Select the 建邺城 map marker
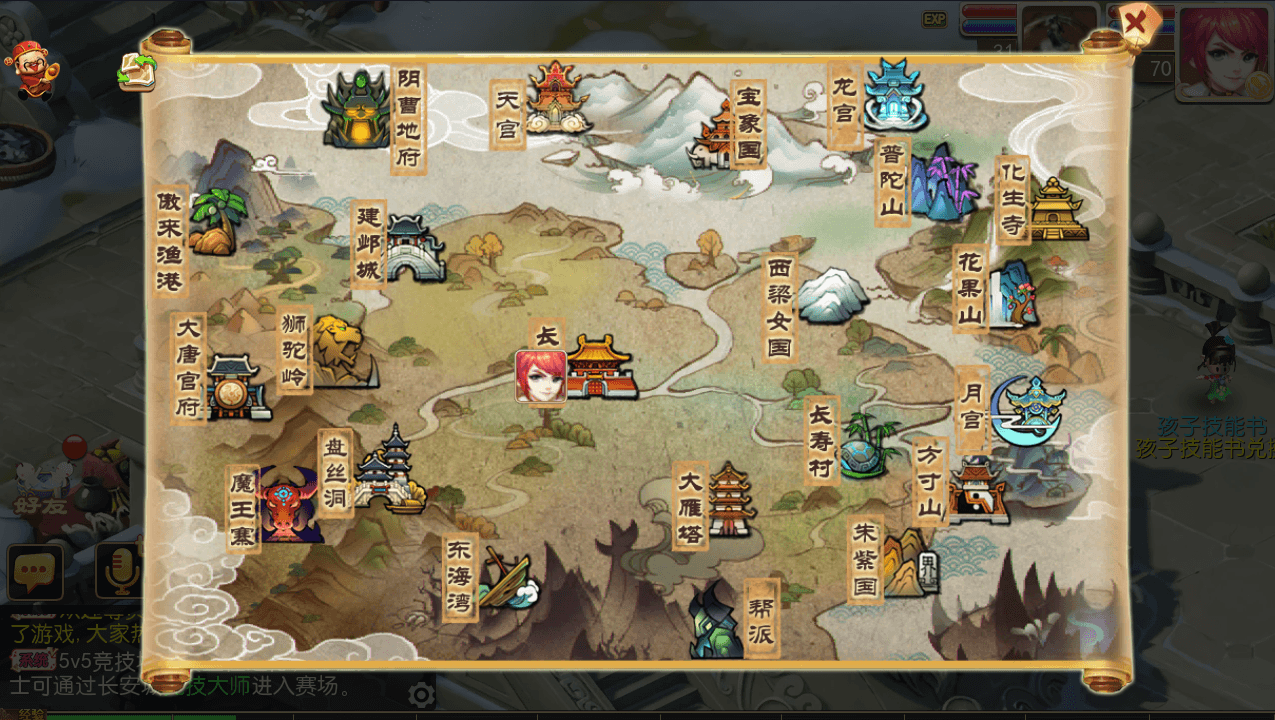The height and width of the screenshot is (720, 1275). [413, 248]
